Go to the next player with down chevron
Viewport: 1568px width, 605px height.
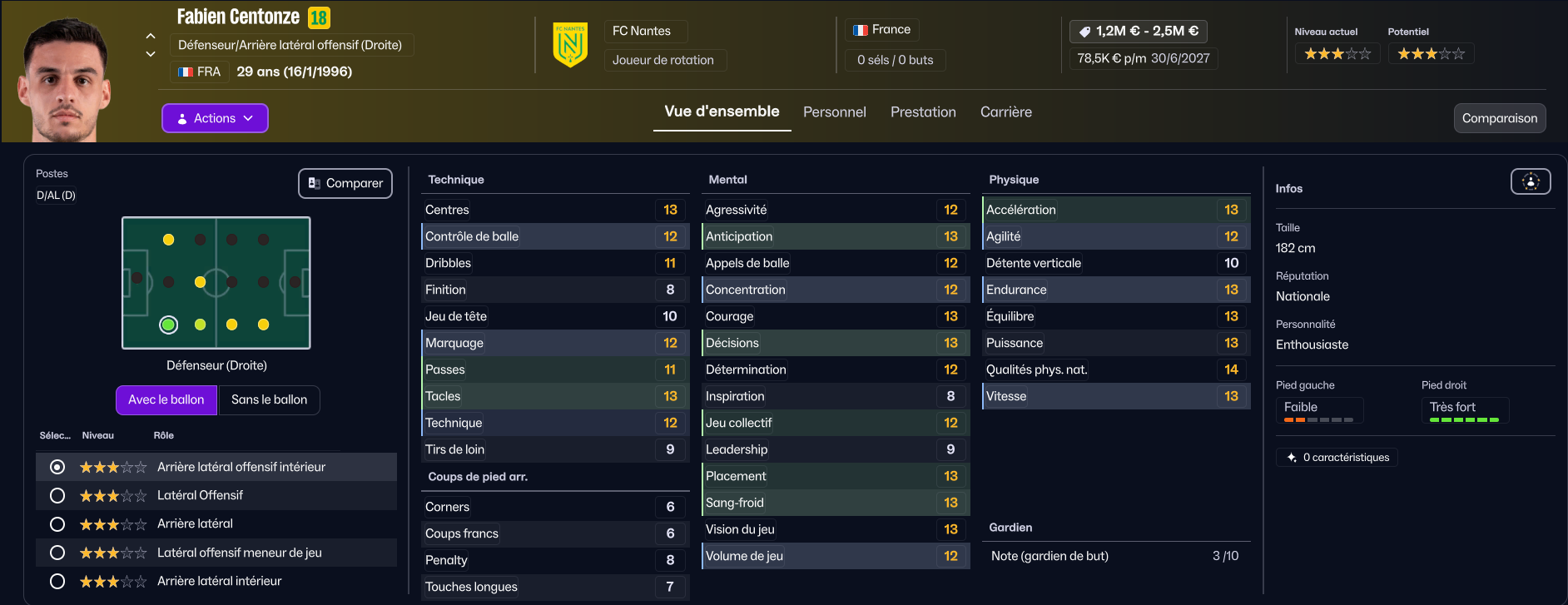[x=151, y=54]
